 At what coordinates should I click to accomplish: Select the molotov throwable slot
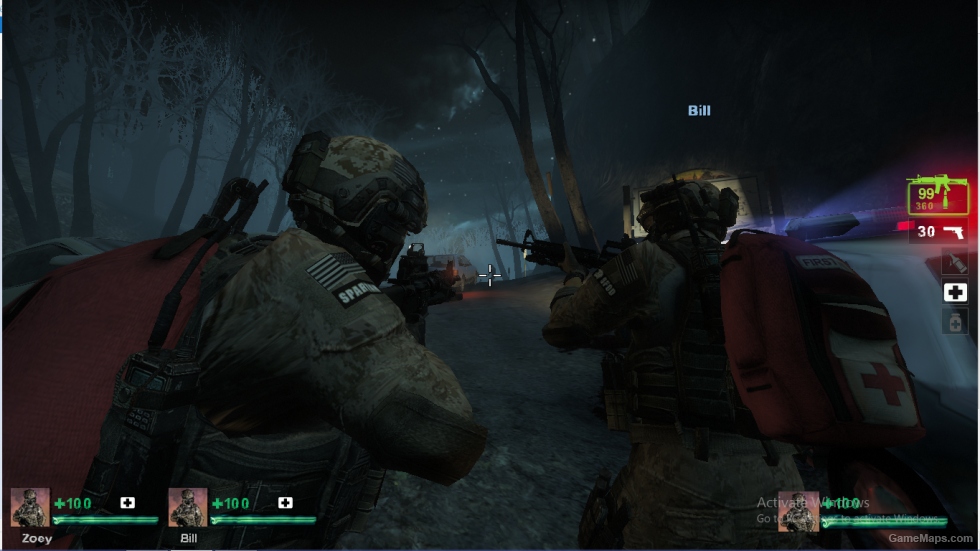[x=956, y=263]
